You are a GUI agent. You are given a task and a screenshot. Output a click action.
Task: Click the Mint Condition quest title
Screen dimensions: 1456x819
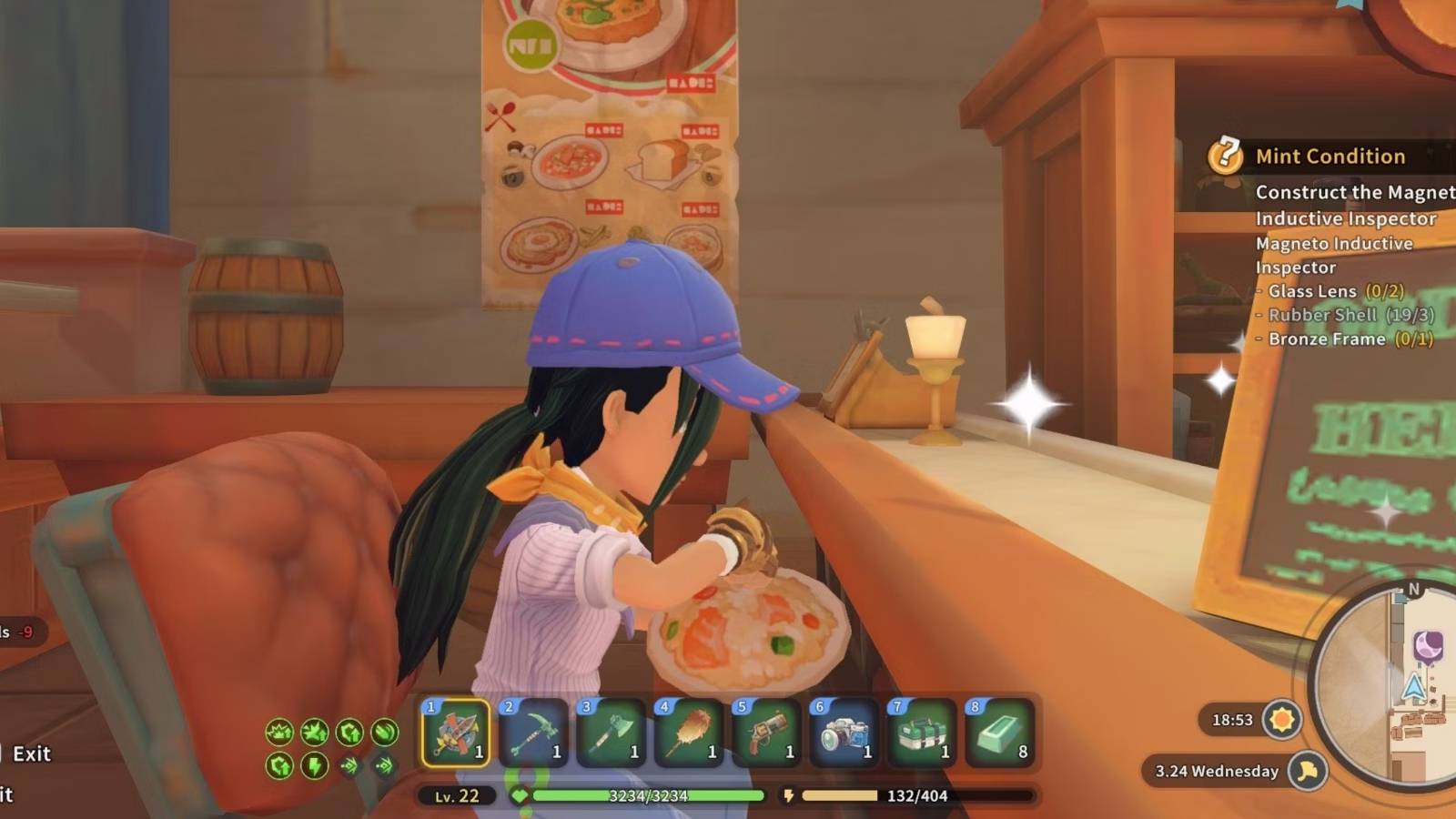click(x=1331, y=156)
